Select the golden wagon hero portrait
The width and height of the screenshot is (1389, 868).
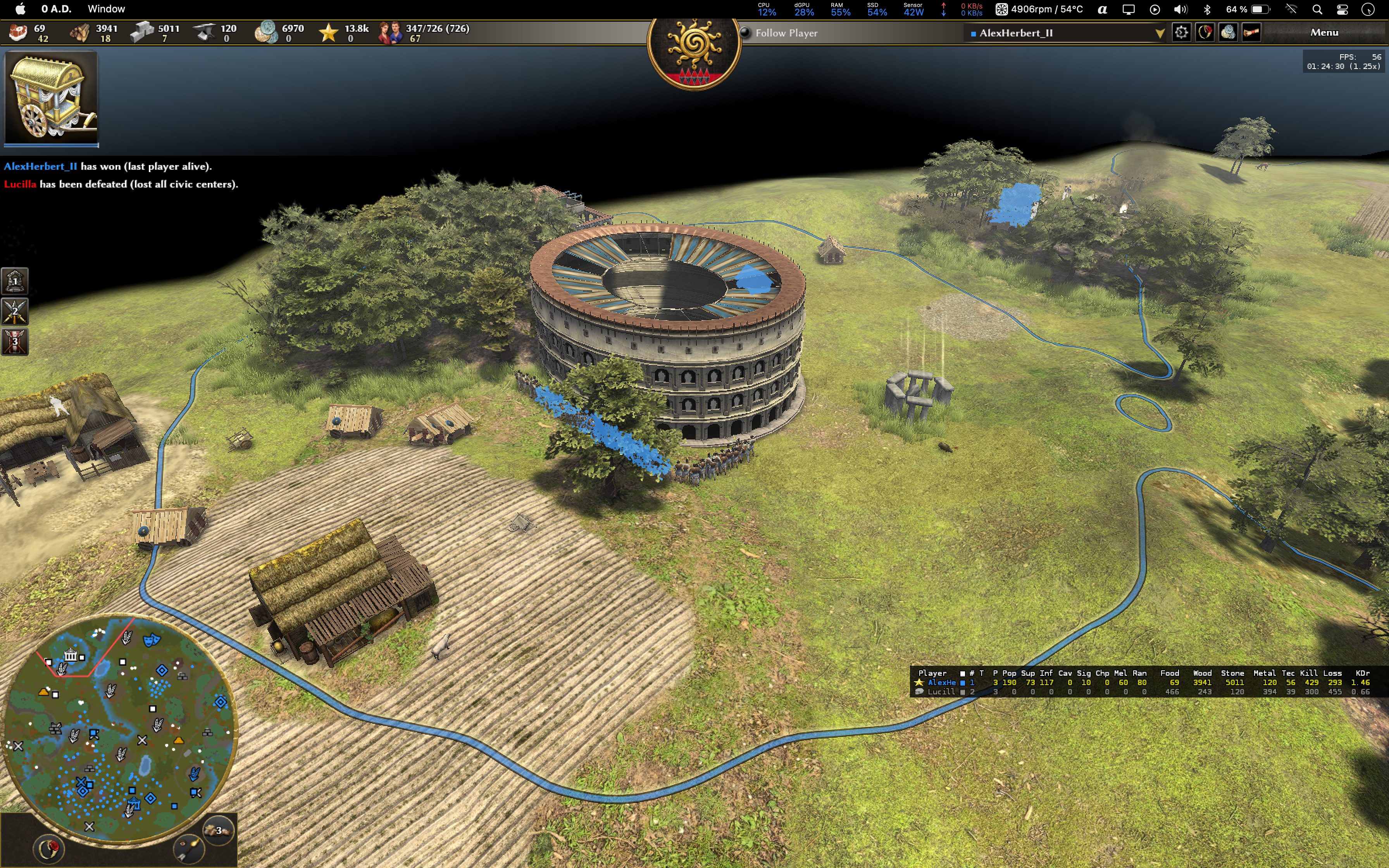(x=51, y=97)
